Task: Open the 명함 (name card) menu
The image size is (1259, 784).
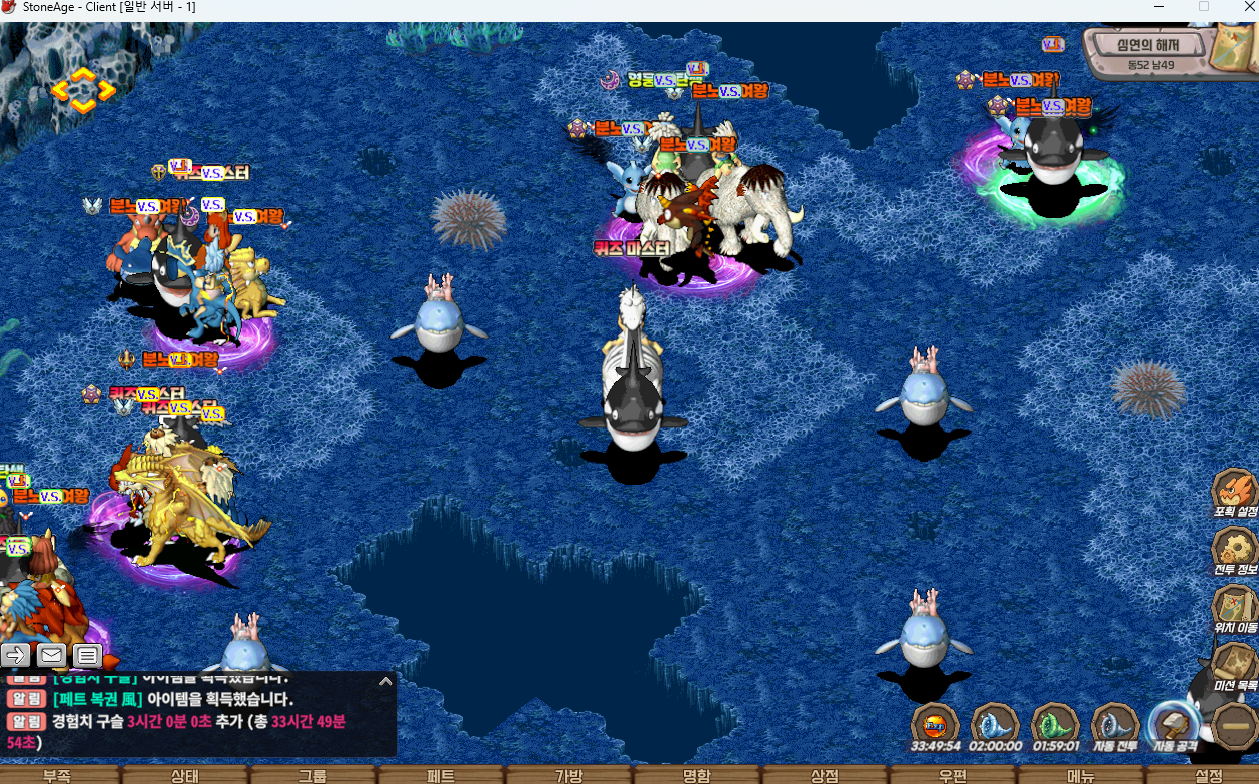Action: [697, 775]
